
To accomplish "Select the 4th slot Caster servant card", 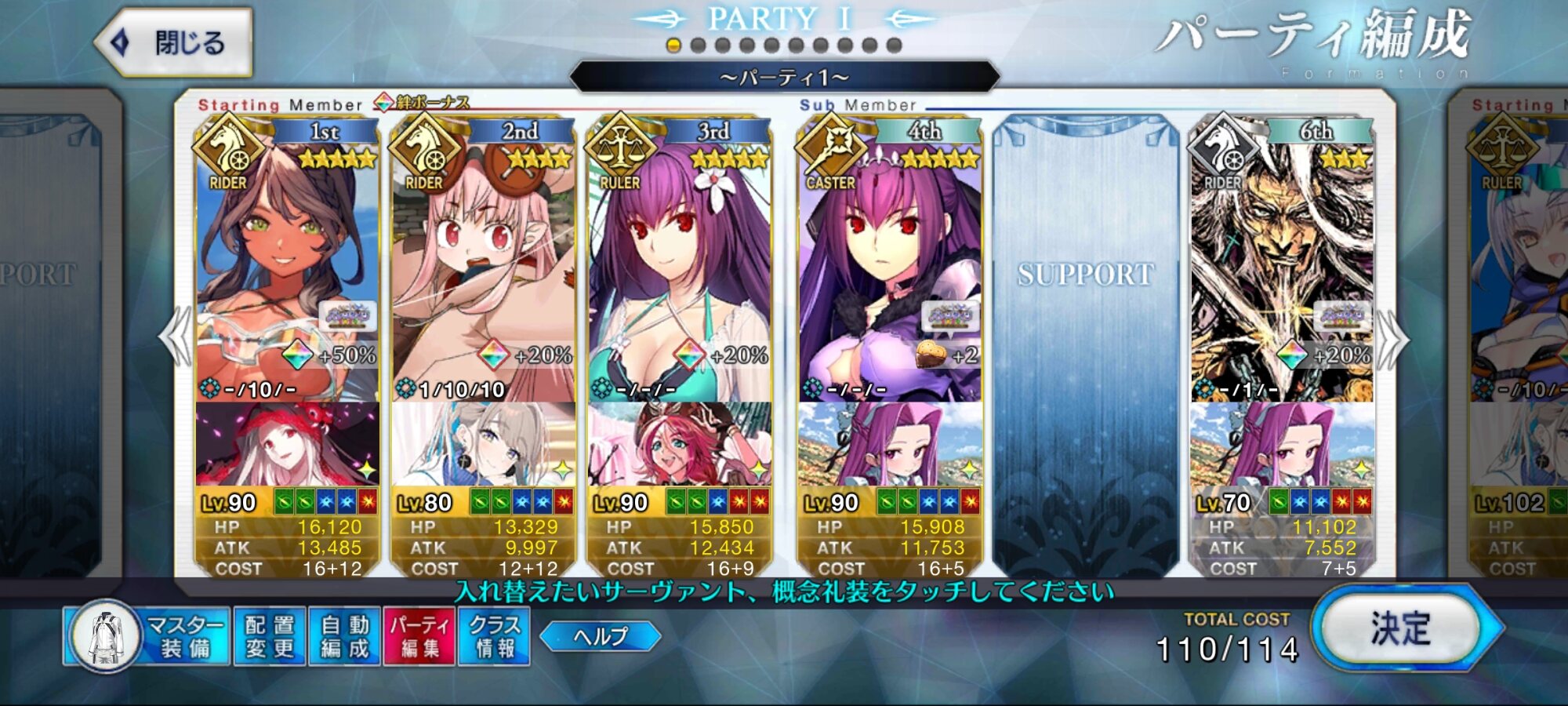I will [x=890, y=267].
